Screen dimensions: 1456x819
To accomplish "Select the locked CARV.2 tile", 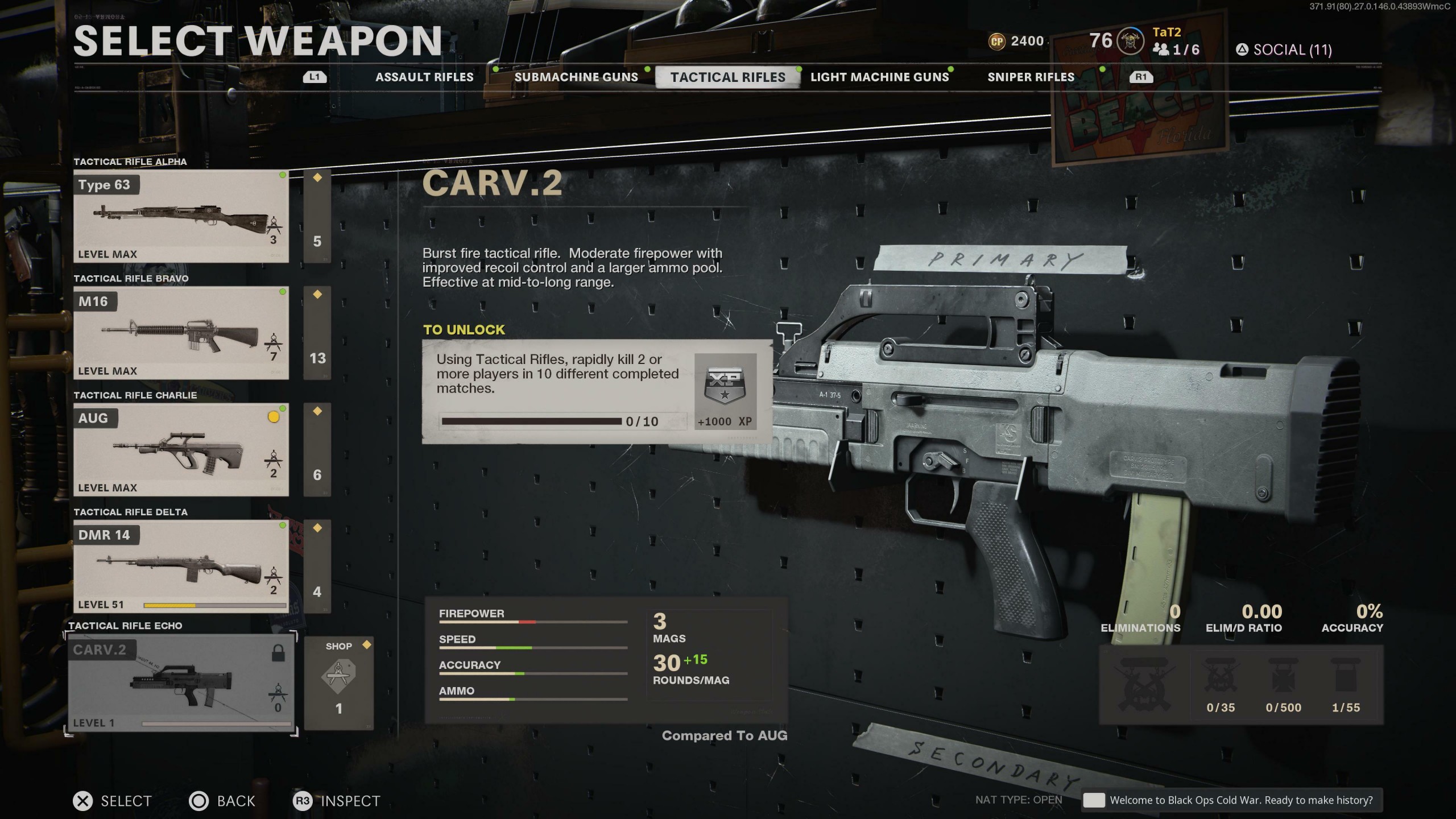I will (181, 683).
